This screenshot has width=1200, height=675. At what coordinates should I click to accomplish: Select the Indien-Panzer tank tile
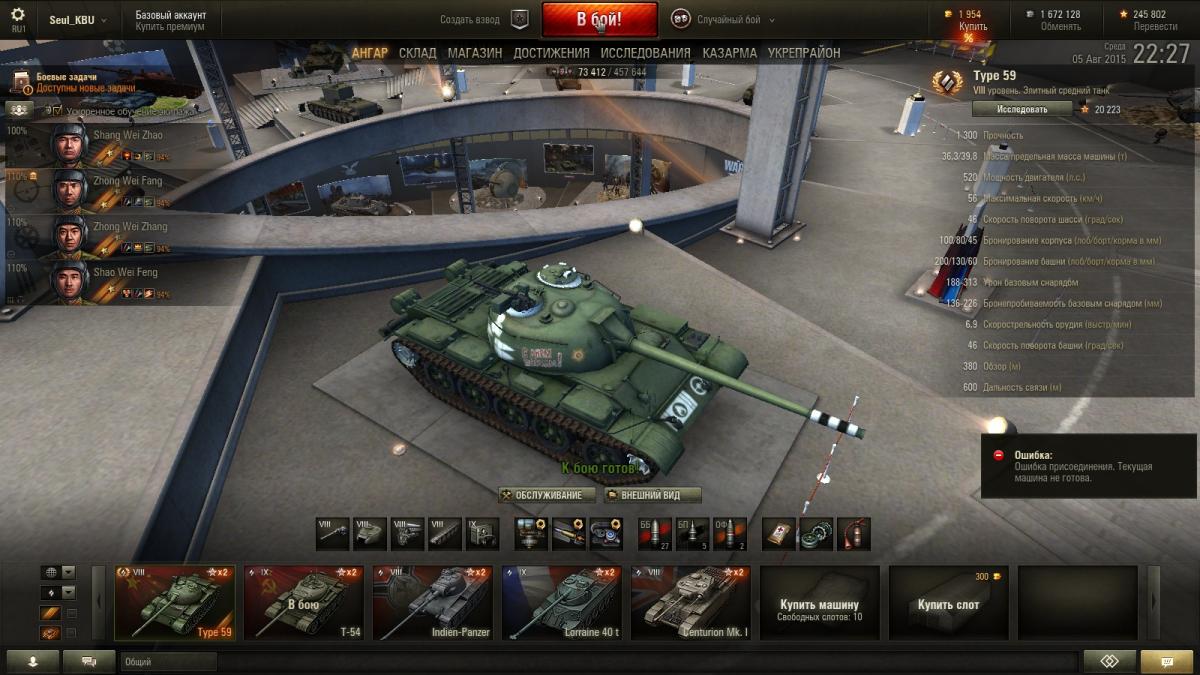pyautogui.click(x=432, y=602)
